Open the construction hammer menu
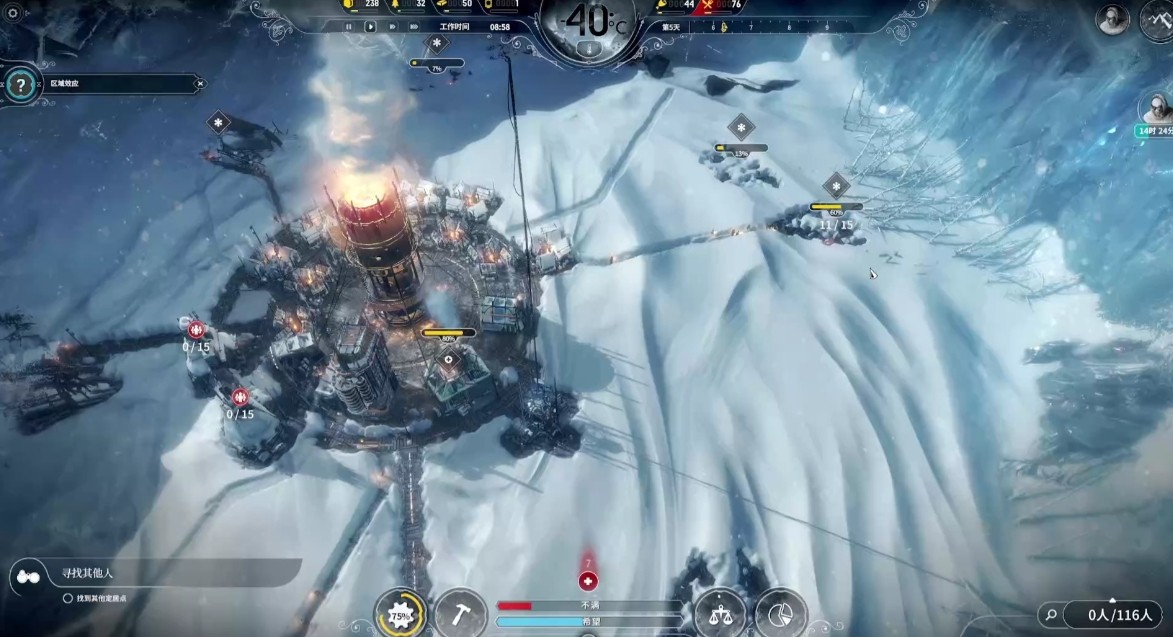Screen dimensions: 1173x637 click(461, 613)
